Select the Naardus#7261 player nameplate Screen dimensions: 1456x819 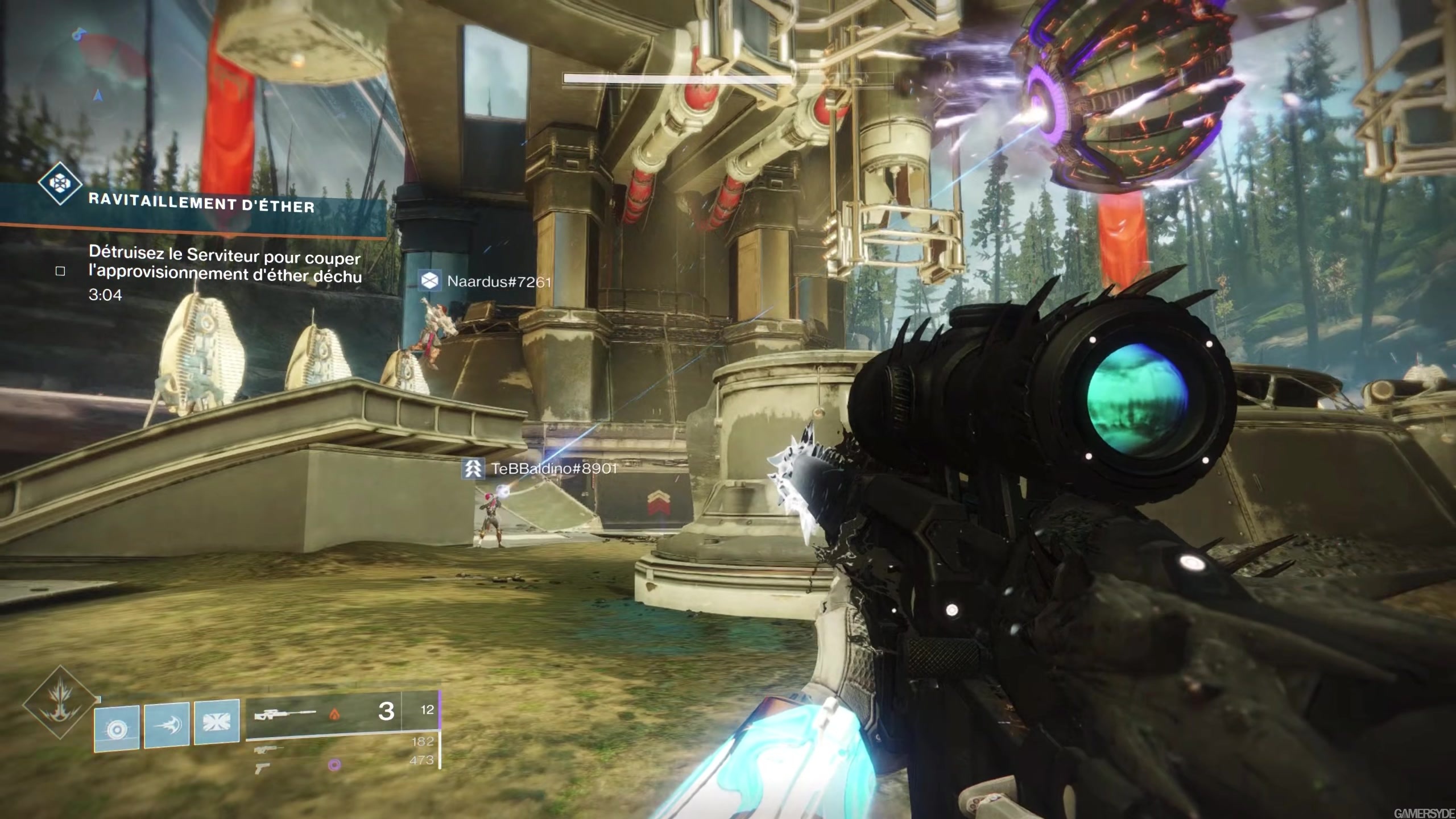tap(486, 281)
